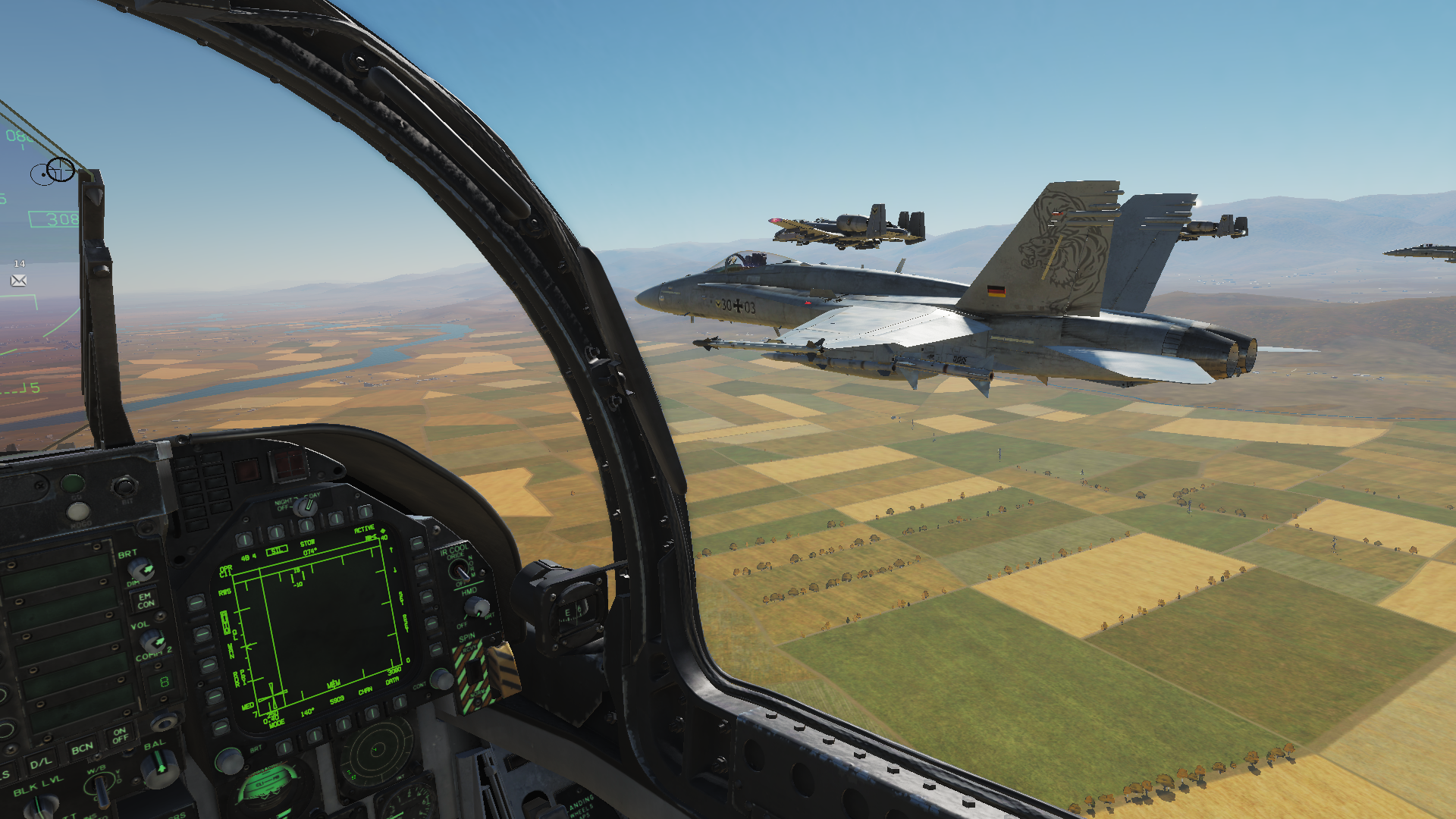
Task: Click the BAL knob
Action: click(160, 767)
